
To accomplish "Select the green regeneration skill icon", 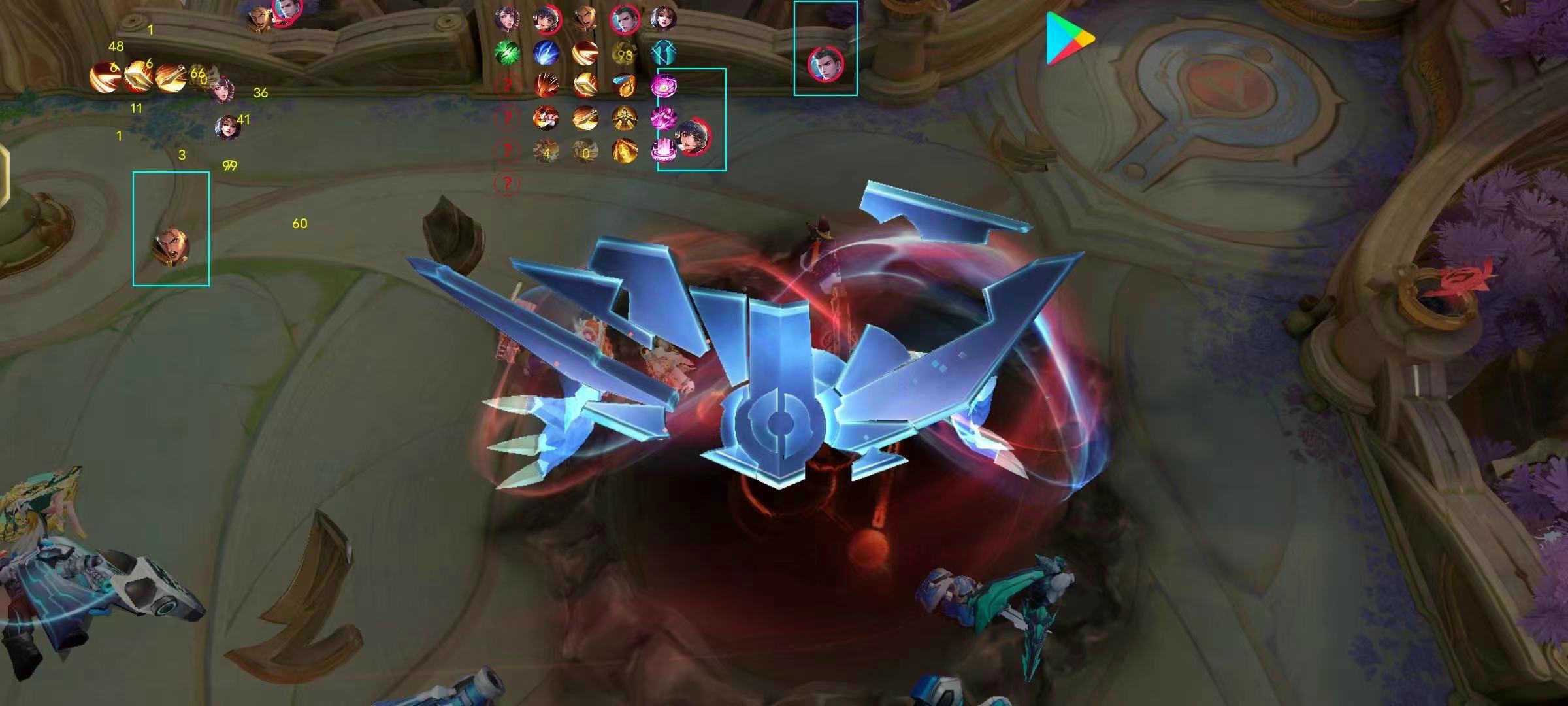I will coord(506,52).
